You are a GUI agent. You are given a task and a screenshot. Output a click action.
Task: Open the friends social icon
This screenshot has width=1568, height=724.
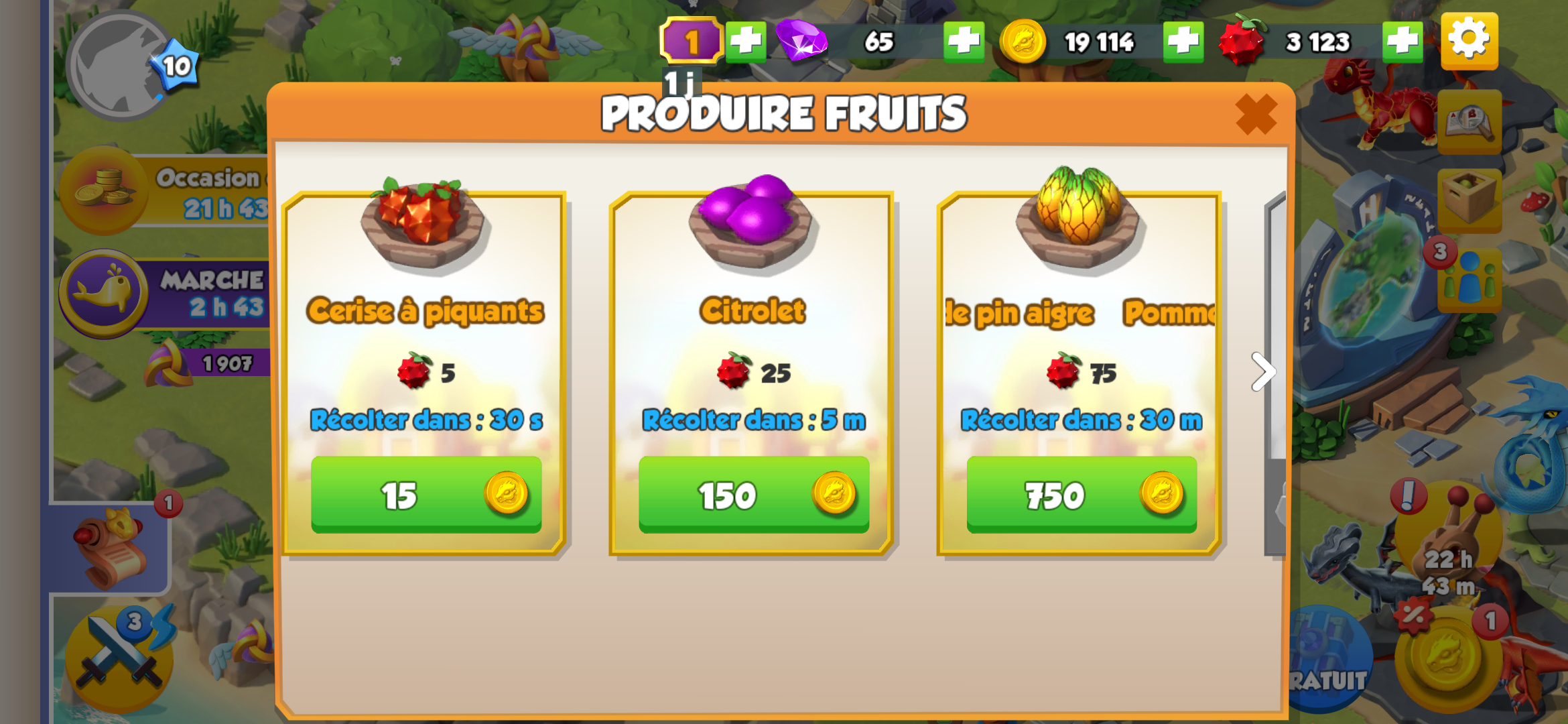tap(1469, 279)
